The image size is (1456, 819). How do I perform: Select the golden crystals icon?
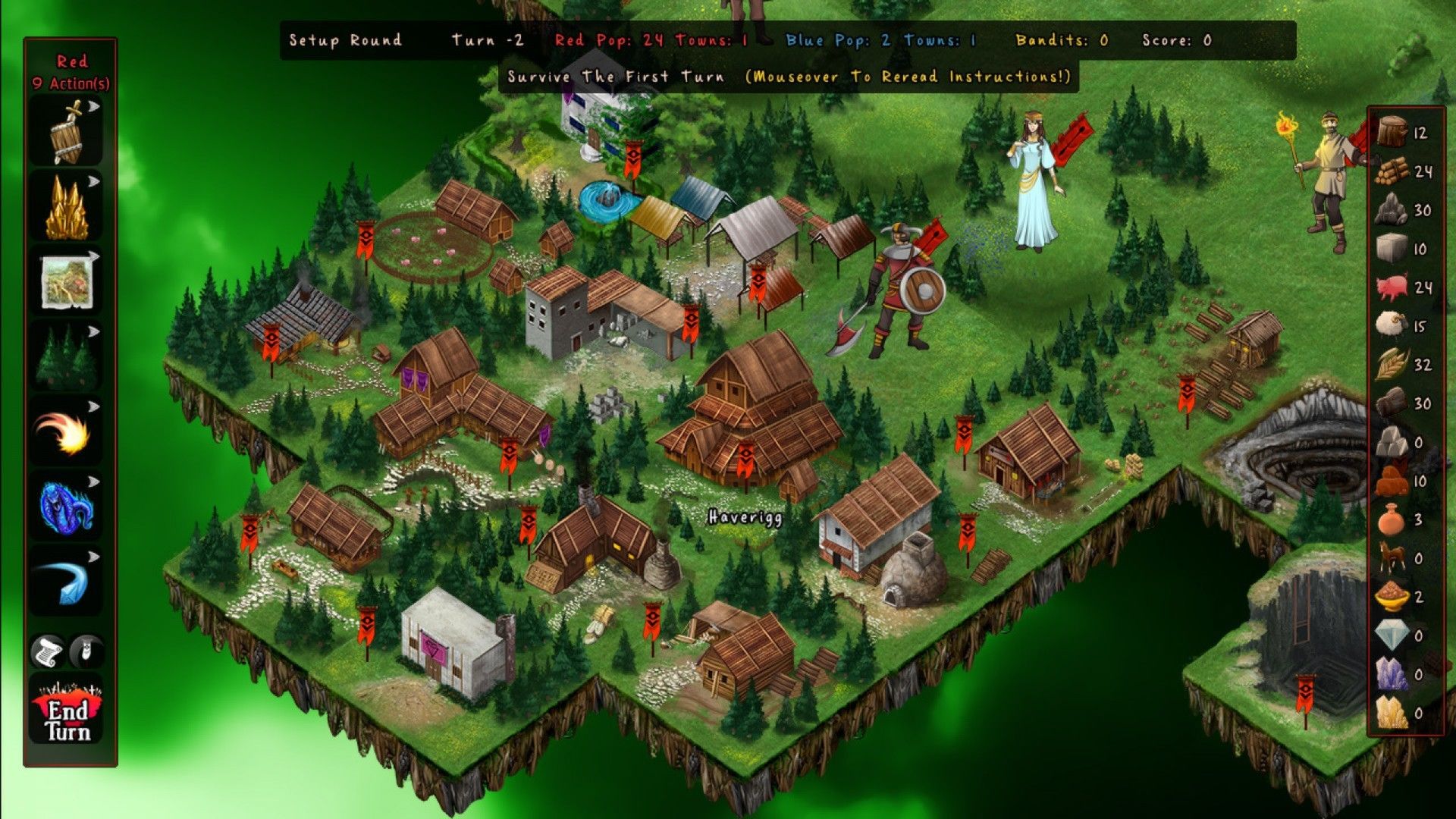[67, 209]
